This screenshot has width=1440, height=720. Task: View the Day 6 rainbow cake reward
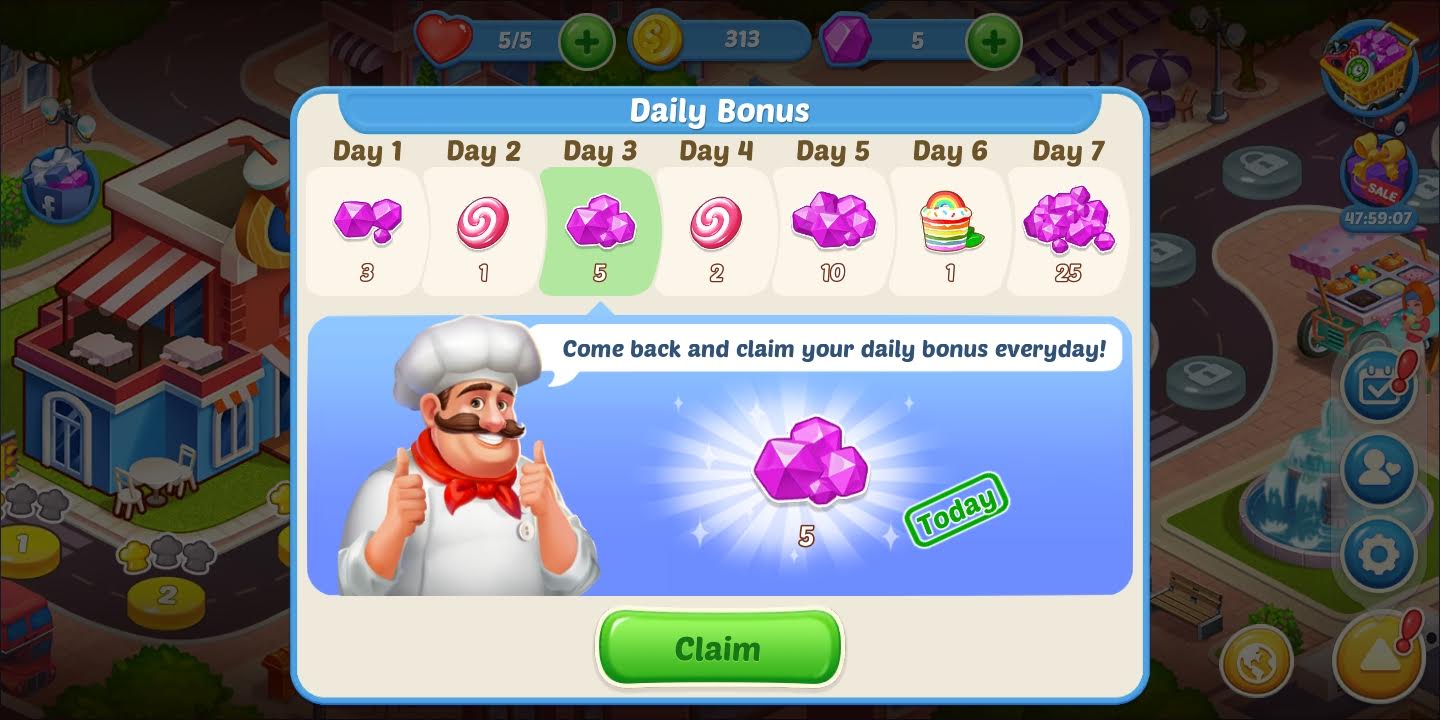pos(948,230)
